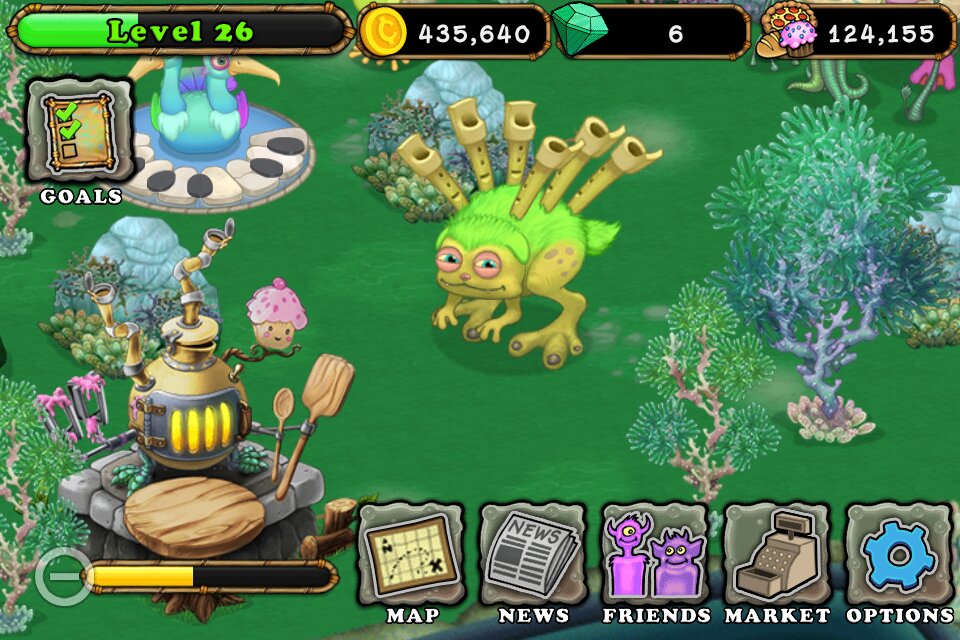Click the zoom-out magnifier button
This screenshot has height=640, width=960.
click(x=61, y=575)
